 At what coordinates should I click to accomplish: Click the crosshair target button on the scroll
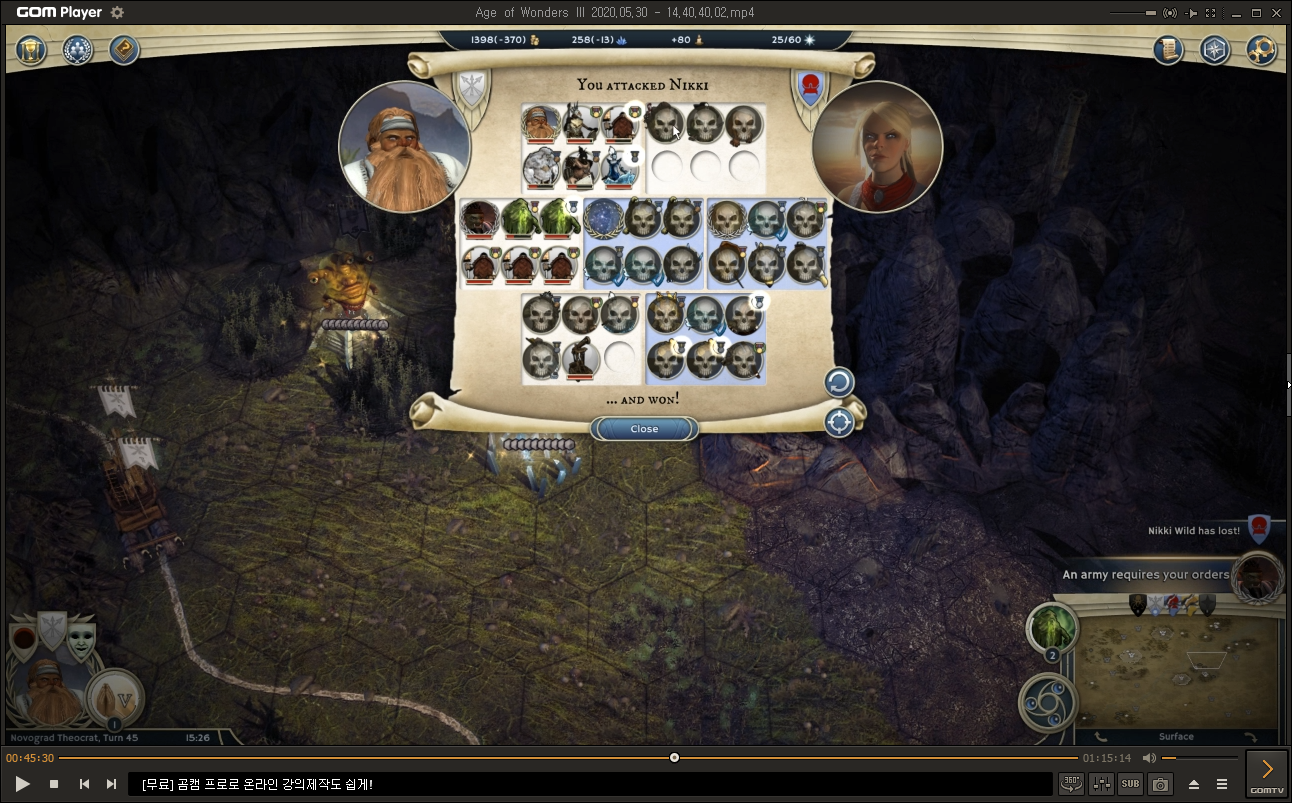click(838, 422)
